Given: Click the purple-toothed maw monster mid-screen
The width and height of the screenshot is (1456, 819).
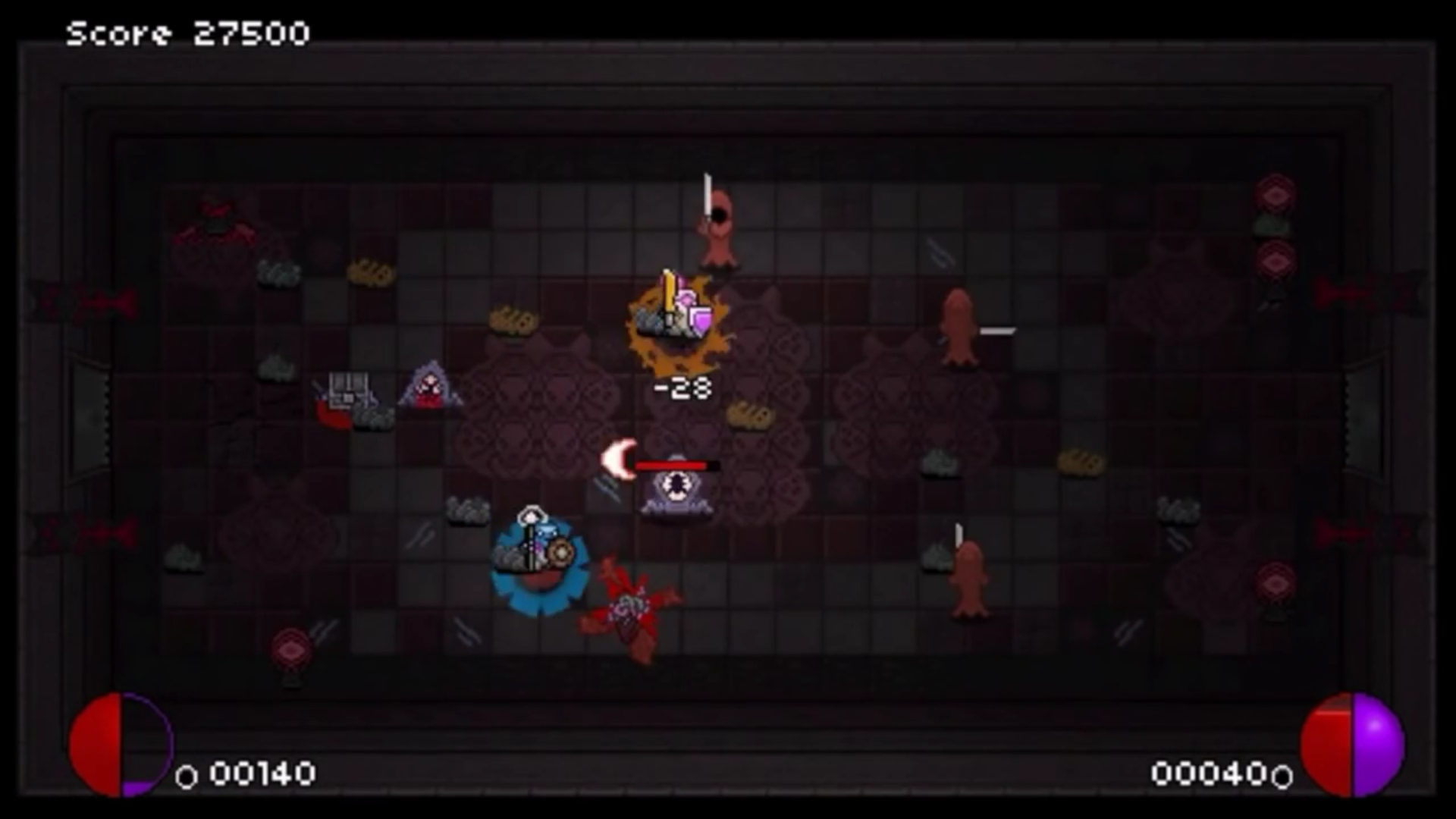Looking at the screenshot, I should pos(673,493).
